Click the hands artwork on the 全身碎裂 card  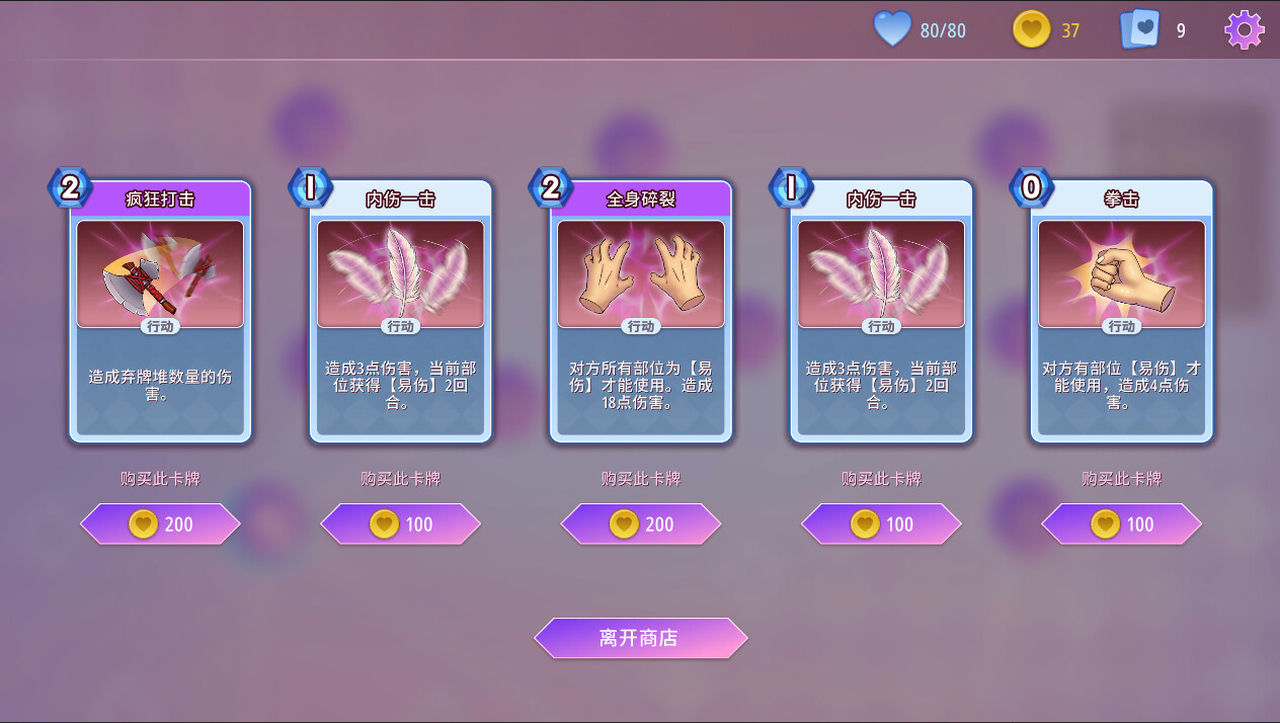pyautogui.click(x=640, y=270)
